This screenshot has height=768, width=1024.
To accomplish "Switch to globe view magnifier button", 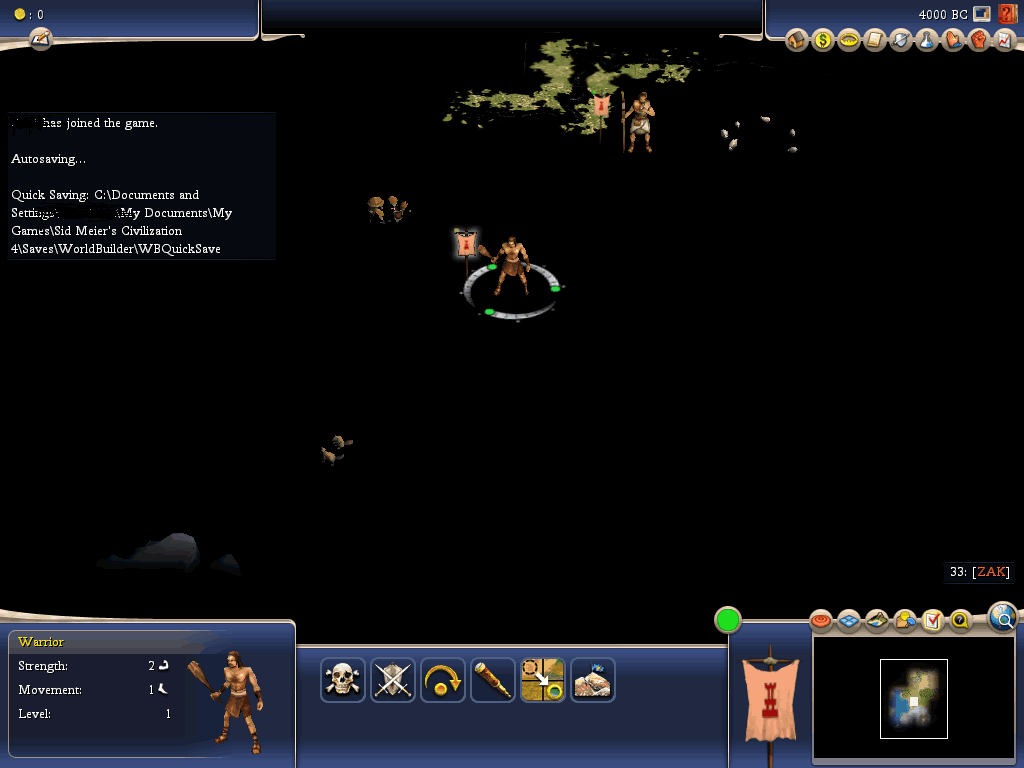I will point(1002,617).
